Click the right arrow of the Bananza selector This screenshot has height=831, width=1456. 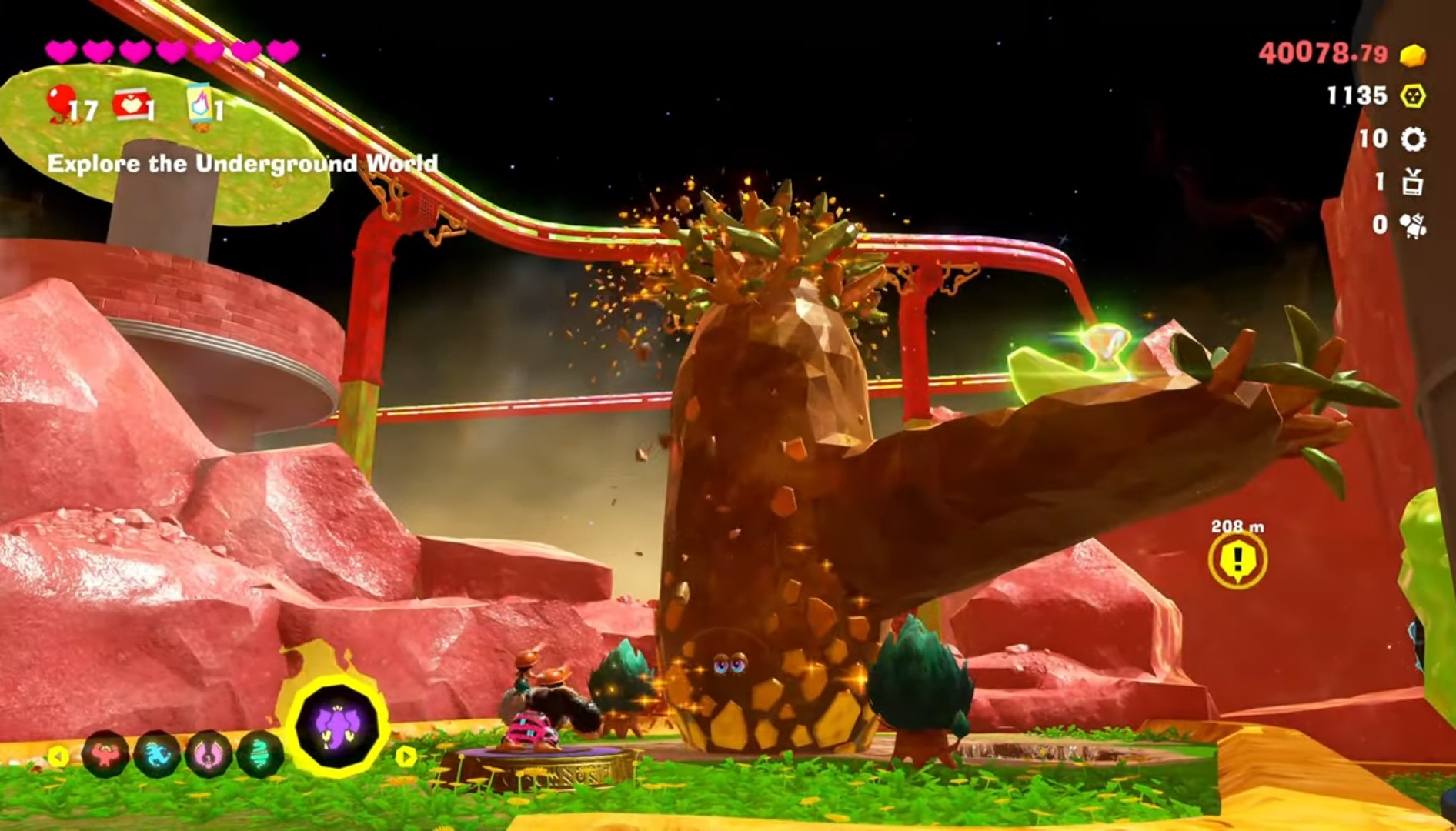click(406, 756)
